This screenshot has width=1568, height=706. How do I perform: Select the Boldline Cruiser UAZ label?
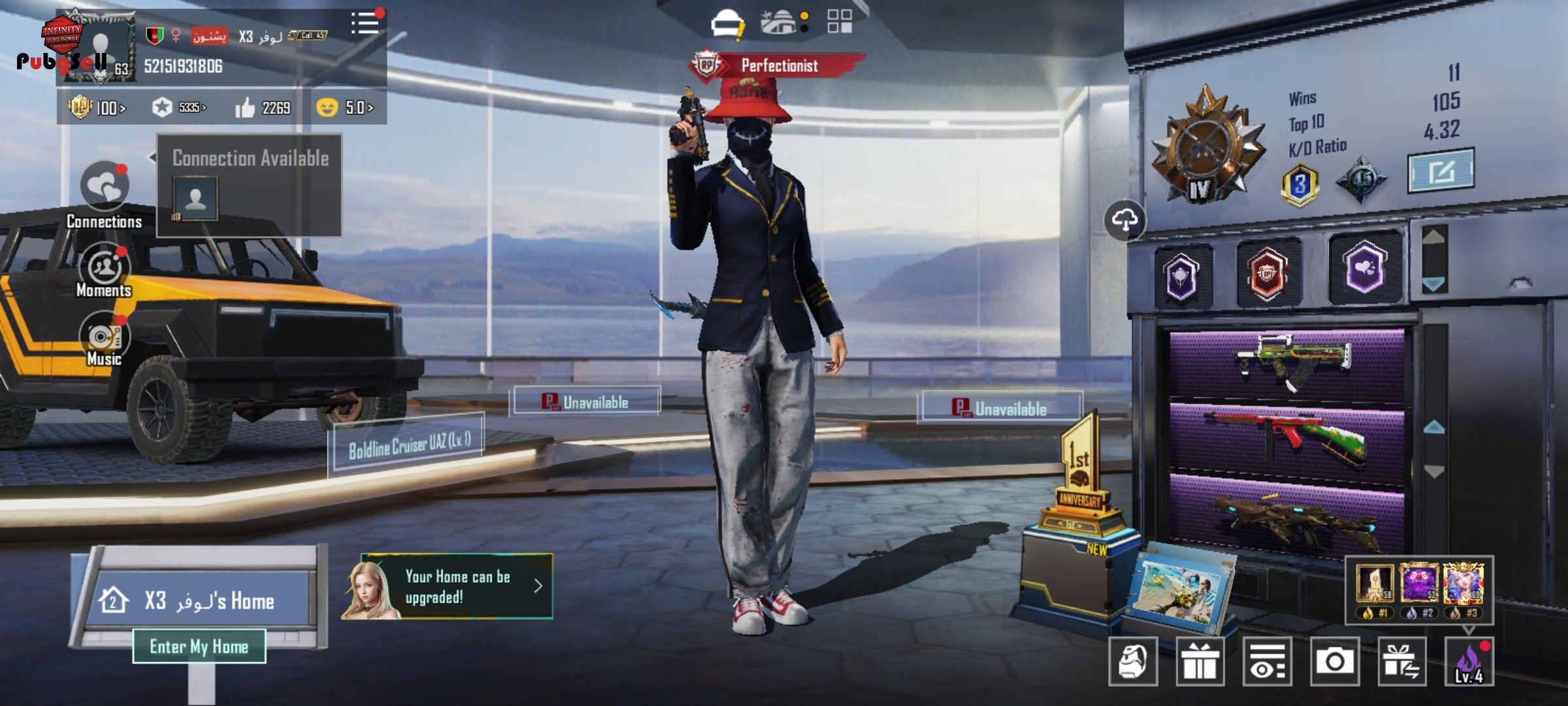pyautogui.click(x=409, y=445)
